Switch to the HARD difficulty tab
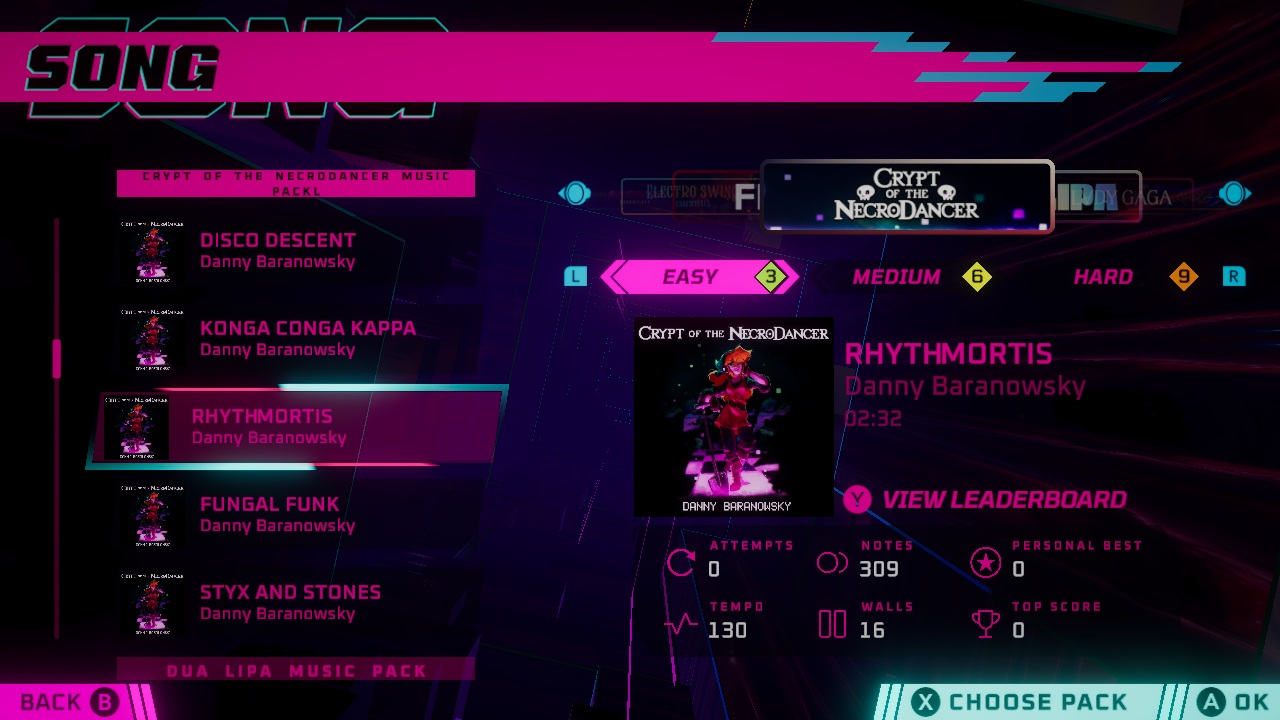This screenshot has height=720, width=1280. tap(1103, 277)
